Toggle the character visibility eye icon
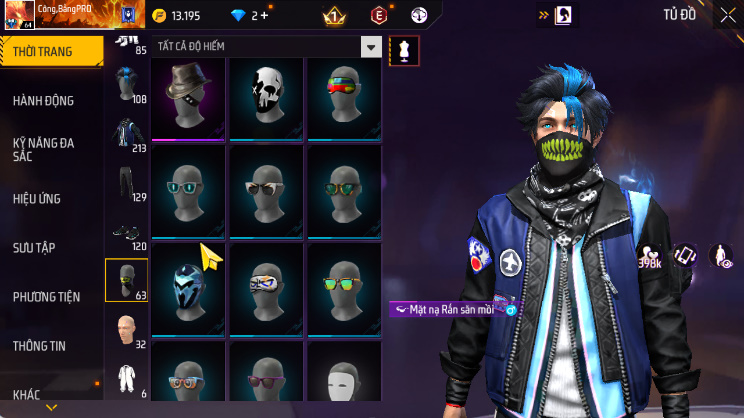The height and width of the screenshot is (418, 744). coord(721,257)
